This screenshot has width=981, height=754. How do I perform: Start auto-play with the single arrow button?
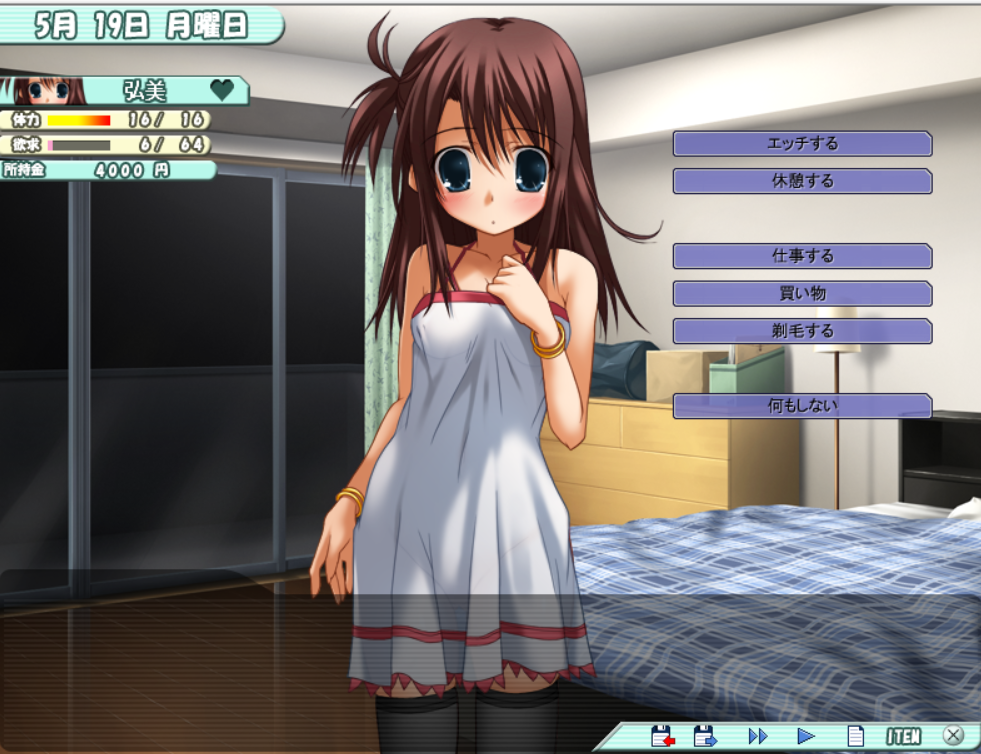(806, 736)
